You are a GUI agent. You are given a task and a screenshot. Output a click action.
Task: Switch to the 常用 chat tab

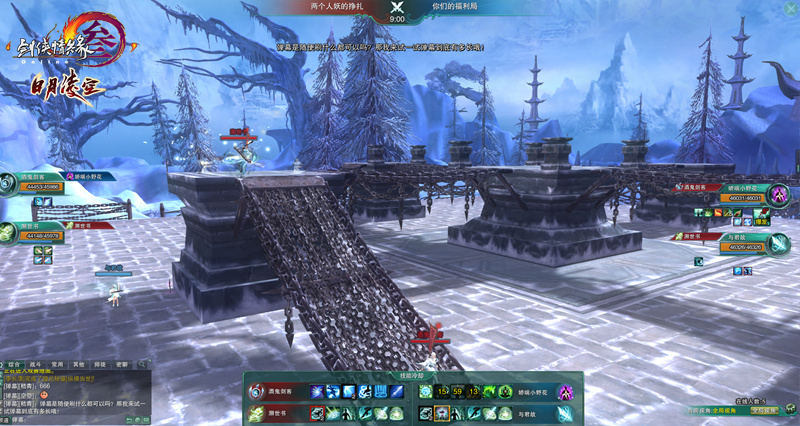point(57,365)
